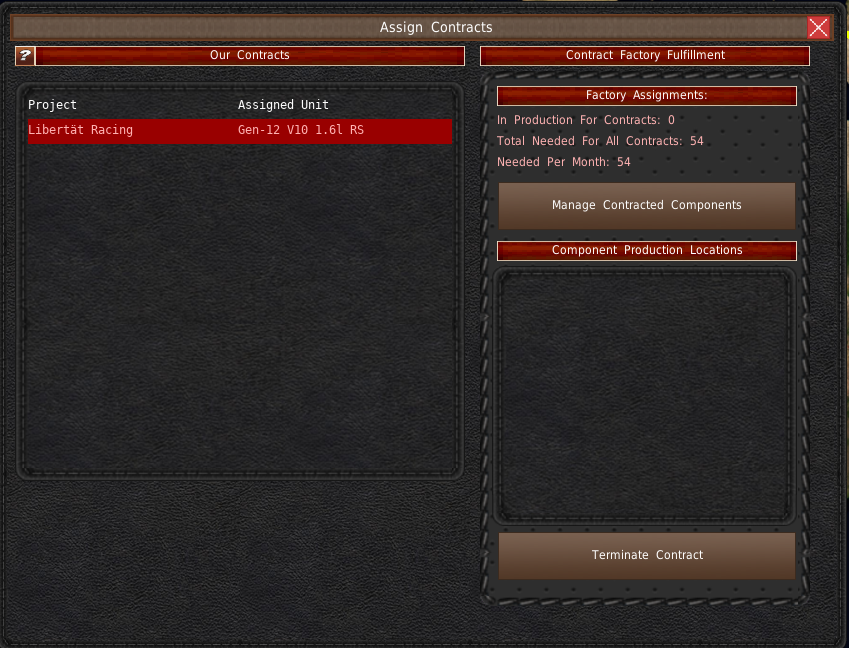Close the Assign Contracts window
This screenshot has height=648, width=849.
tap(818, 28)
